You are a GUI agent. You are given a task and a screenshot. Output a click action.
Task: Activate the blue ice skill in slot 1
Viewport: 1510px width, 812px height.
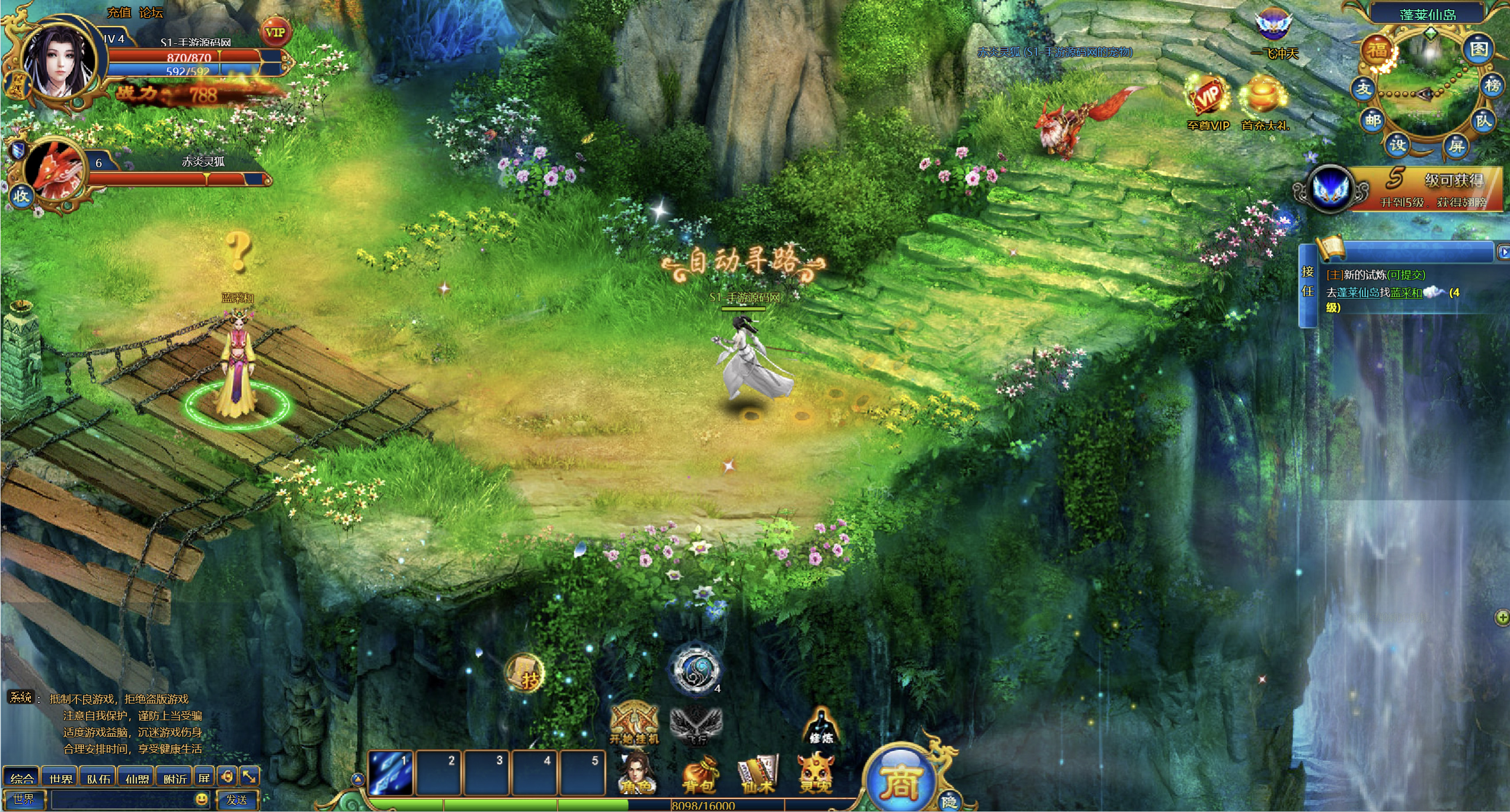[x=391, y=773]
